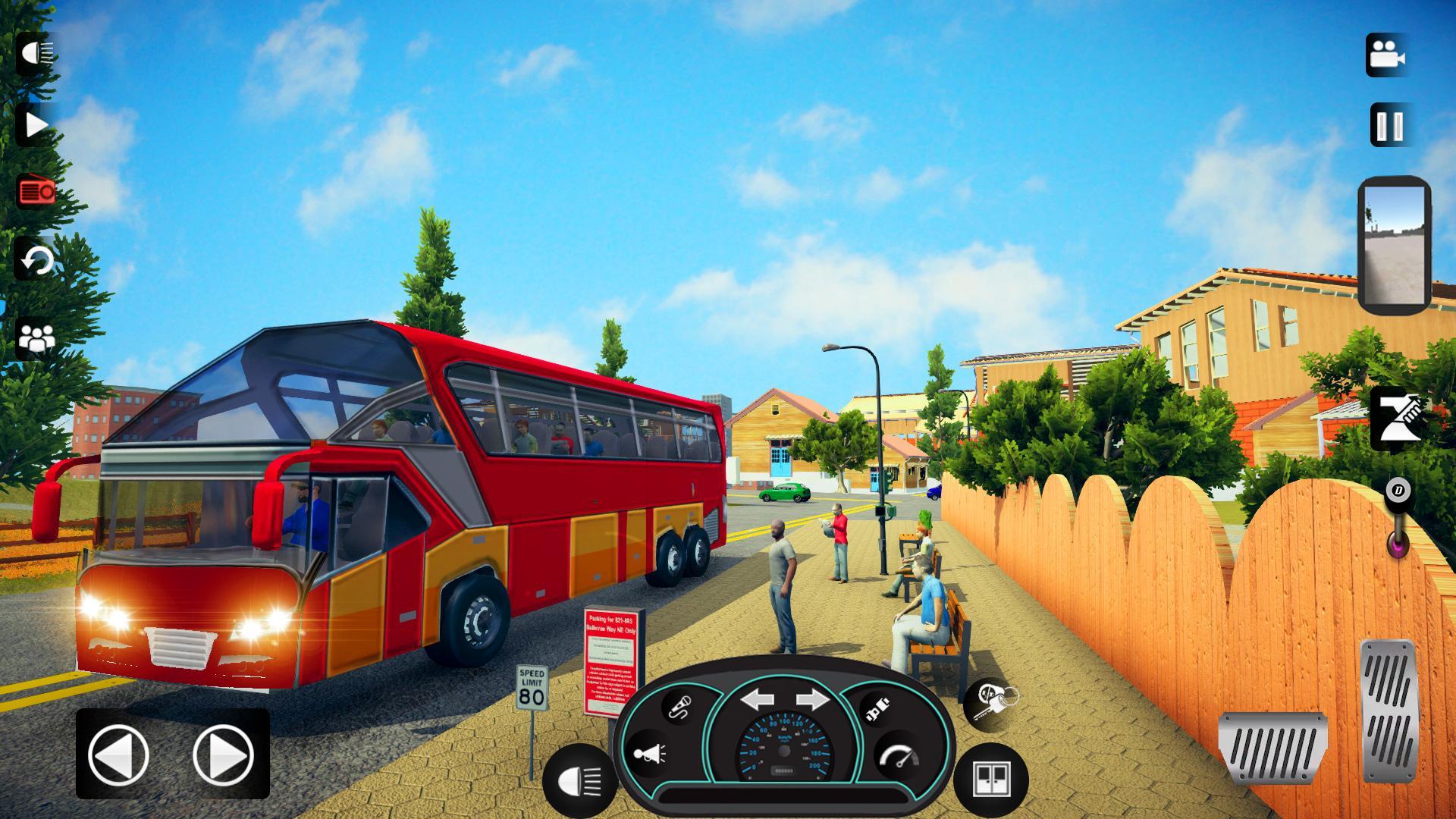Activate the right turn signal arrow
1456x819 pixels.
tap(812, 698)
